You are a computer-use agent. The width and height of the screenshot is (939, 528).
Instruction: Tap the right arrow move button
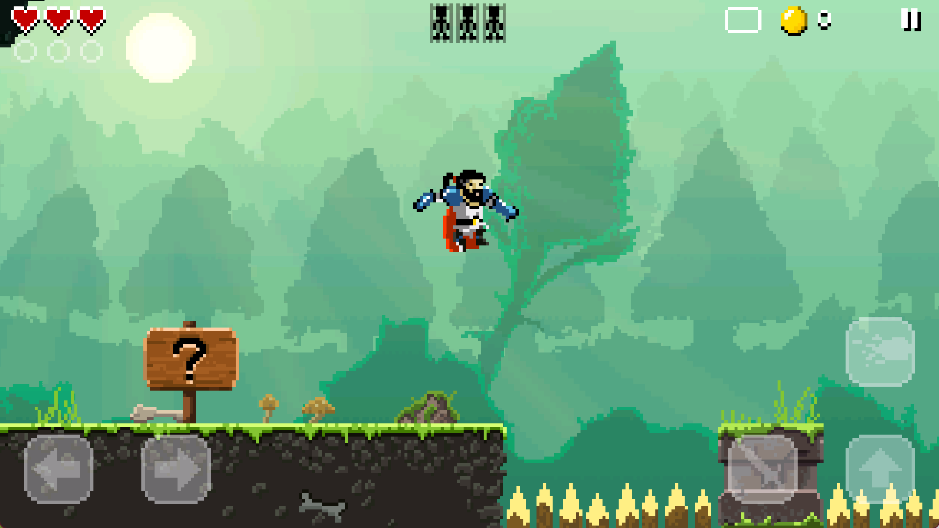pyautogui.click(x=176, y=468)
